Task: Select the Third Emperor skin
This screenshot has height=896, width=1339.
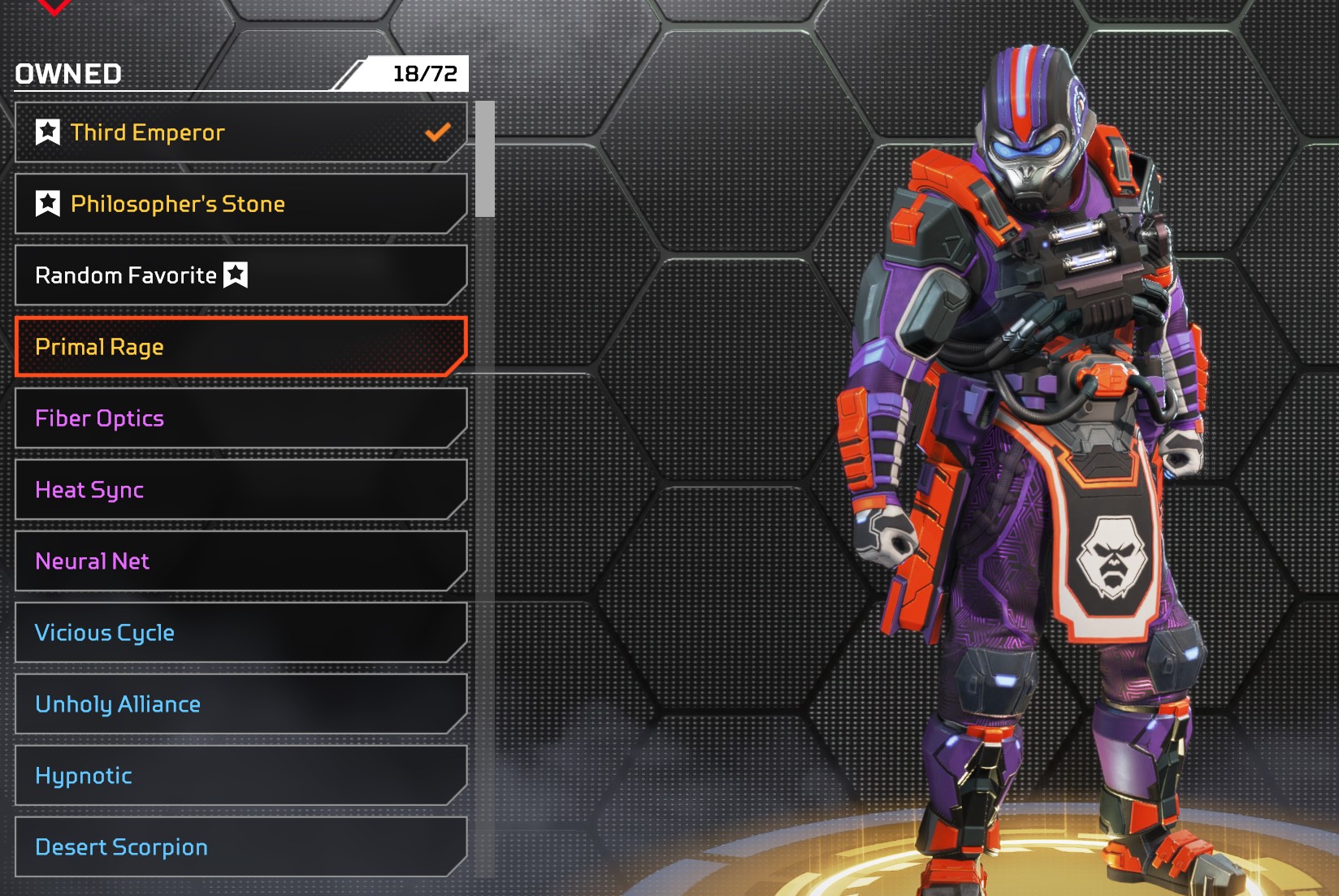Action: click(x=240, y=132)
